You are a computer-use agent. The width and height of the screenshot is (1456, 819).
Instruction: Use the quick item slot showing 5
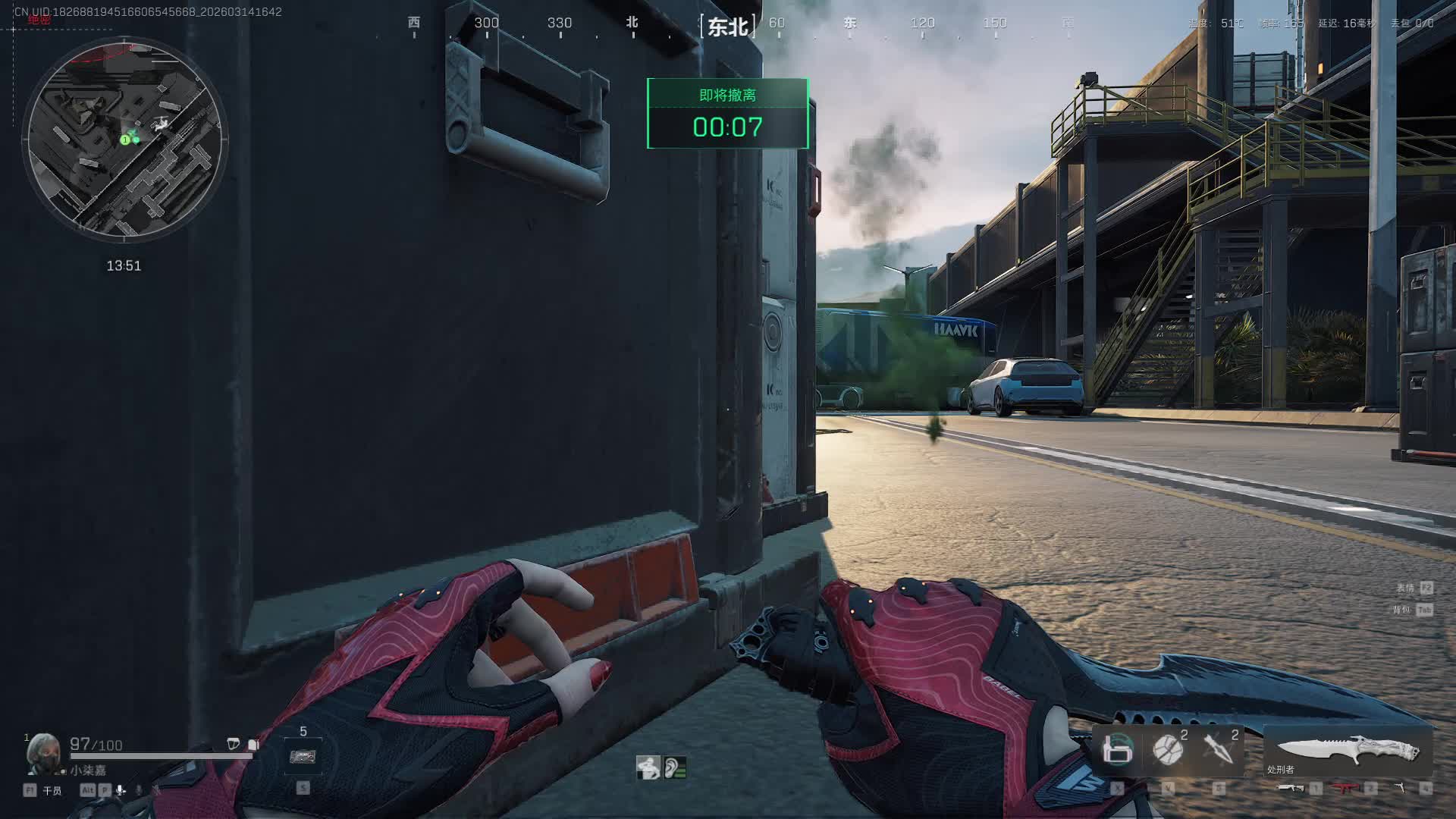(303, 756)
